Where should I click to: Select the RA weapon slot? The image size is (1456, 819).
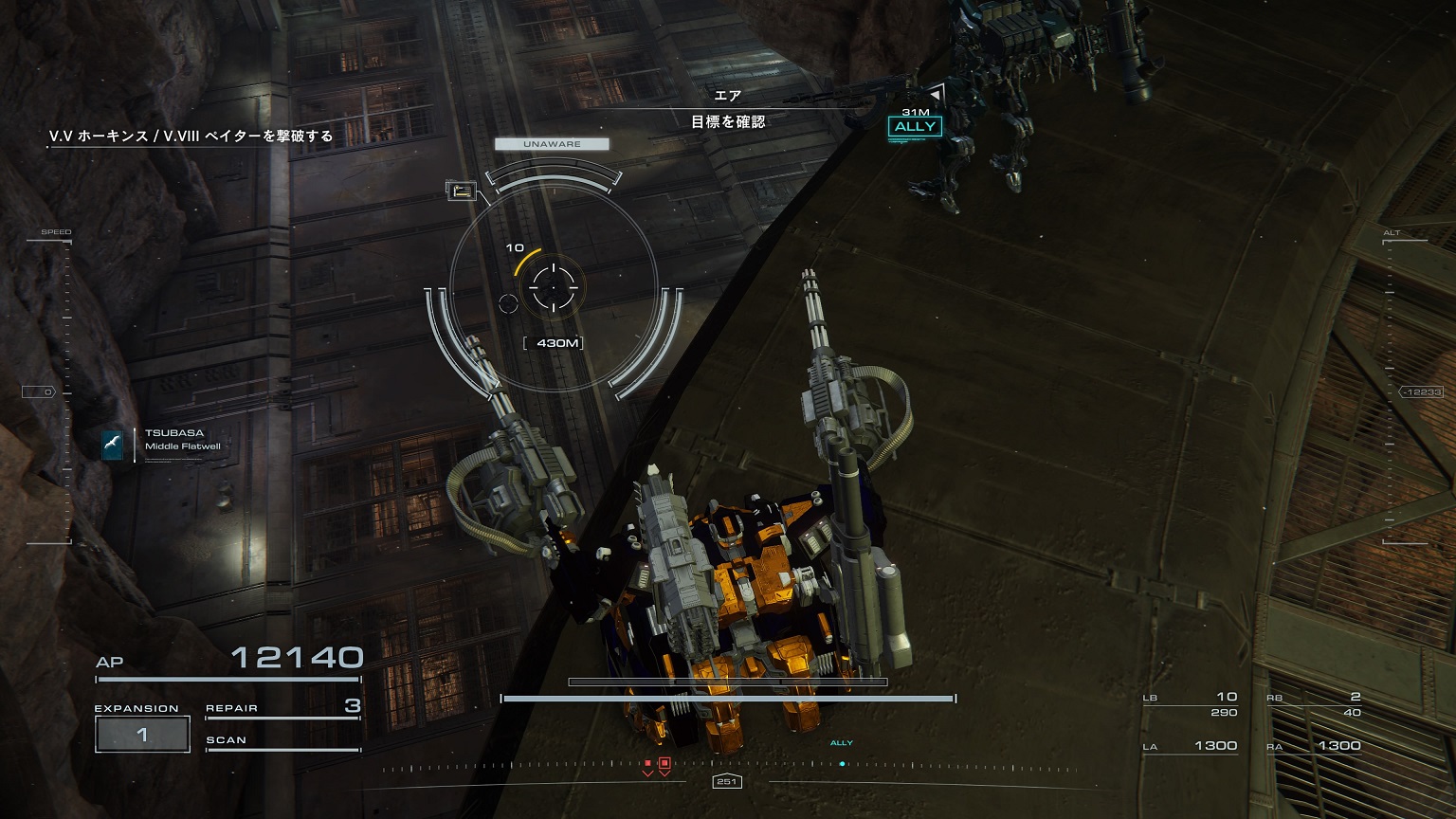pos(1314,746)
